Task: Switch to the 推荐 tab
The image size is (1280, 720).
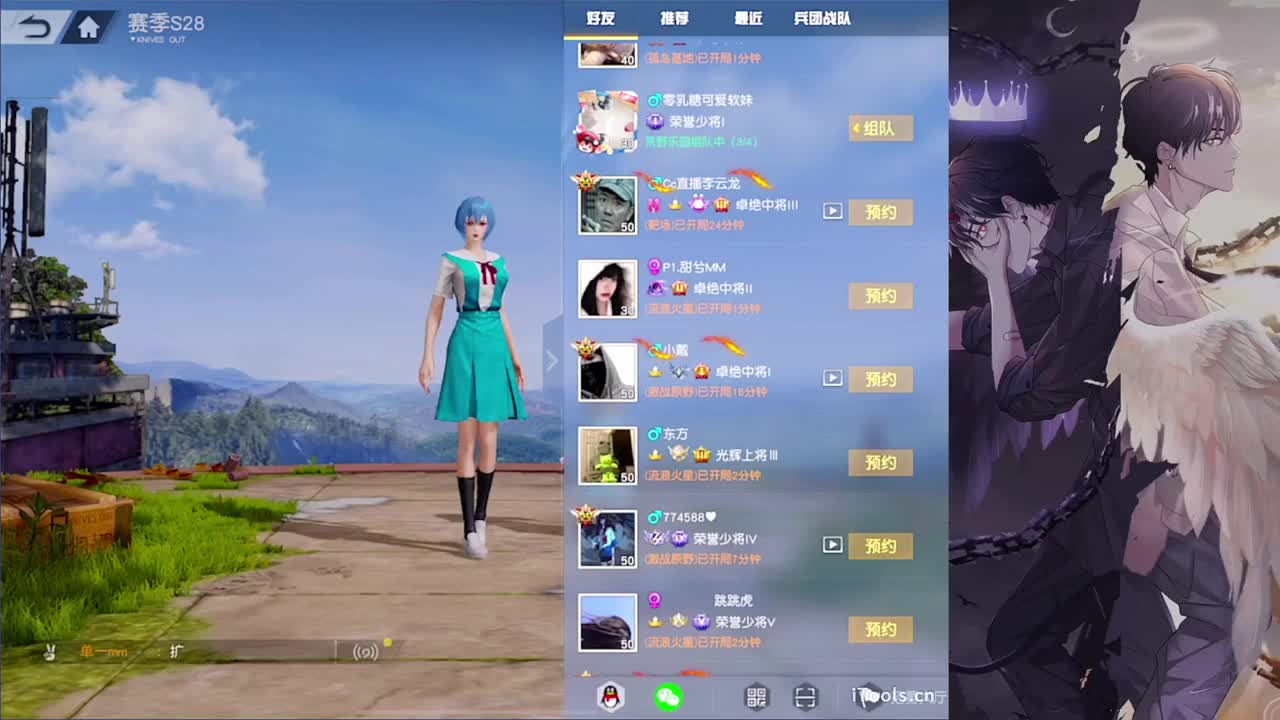Action: pyautogui.click(x=676, y=18)
